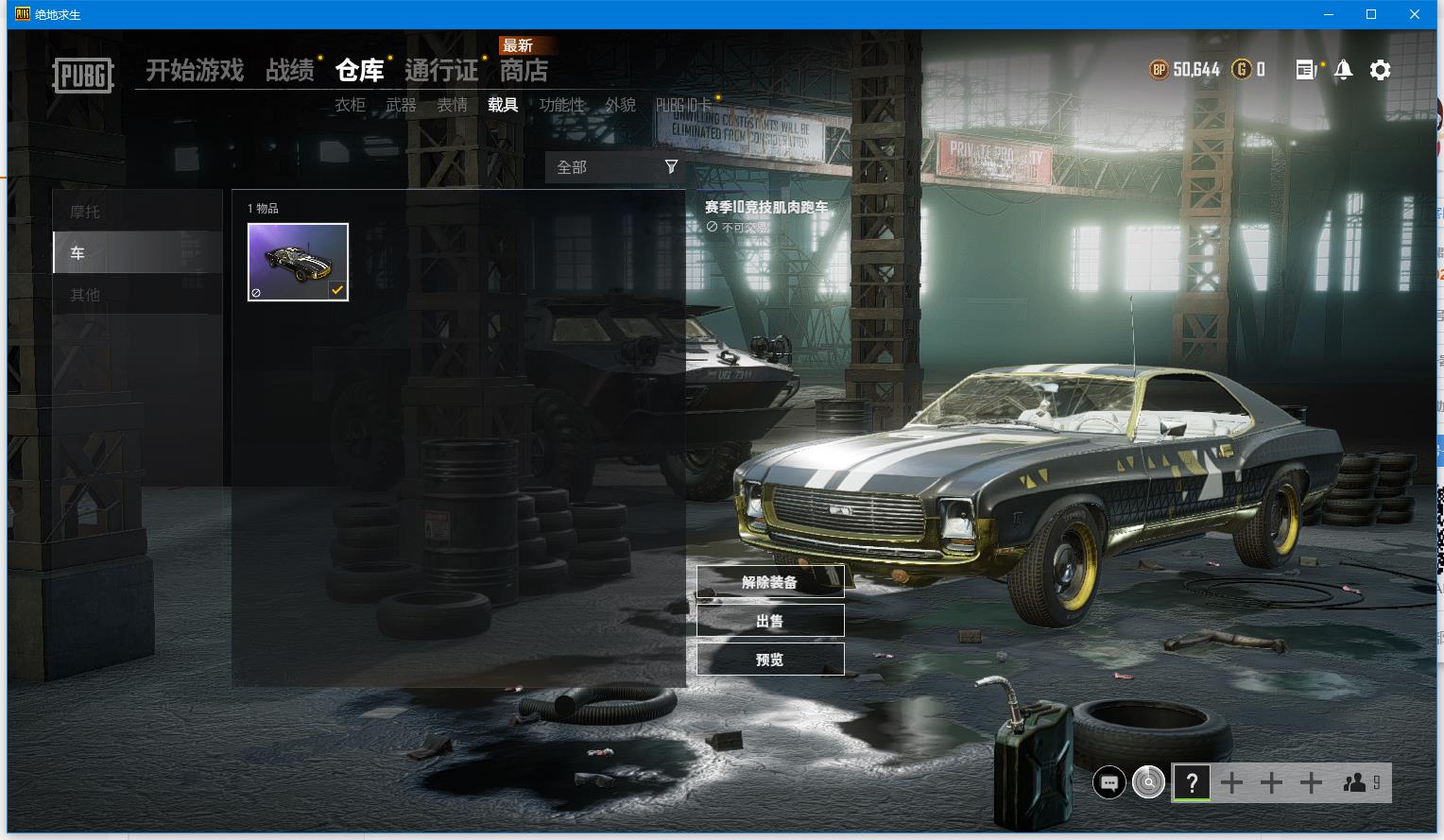
Task: Go to the 商店 store tab
Action: coord(524,71)
